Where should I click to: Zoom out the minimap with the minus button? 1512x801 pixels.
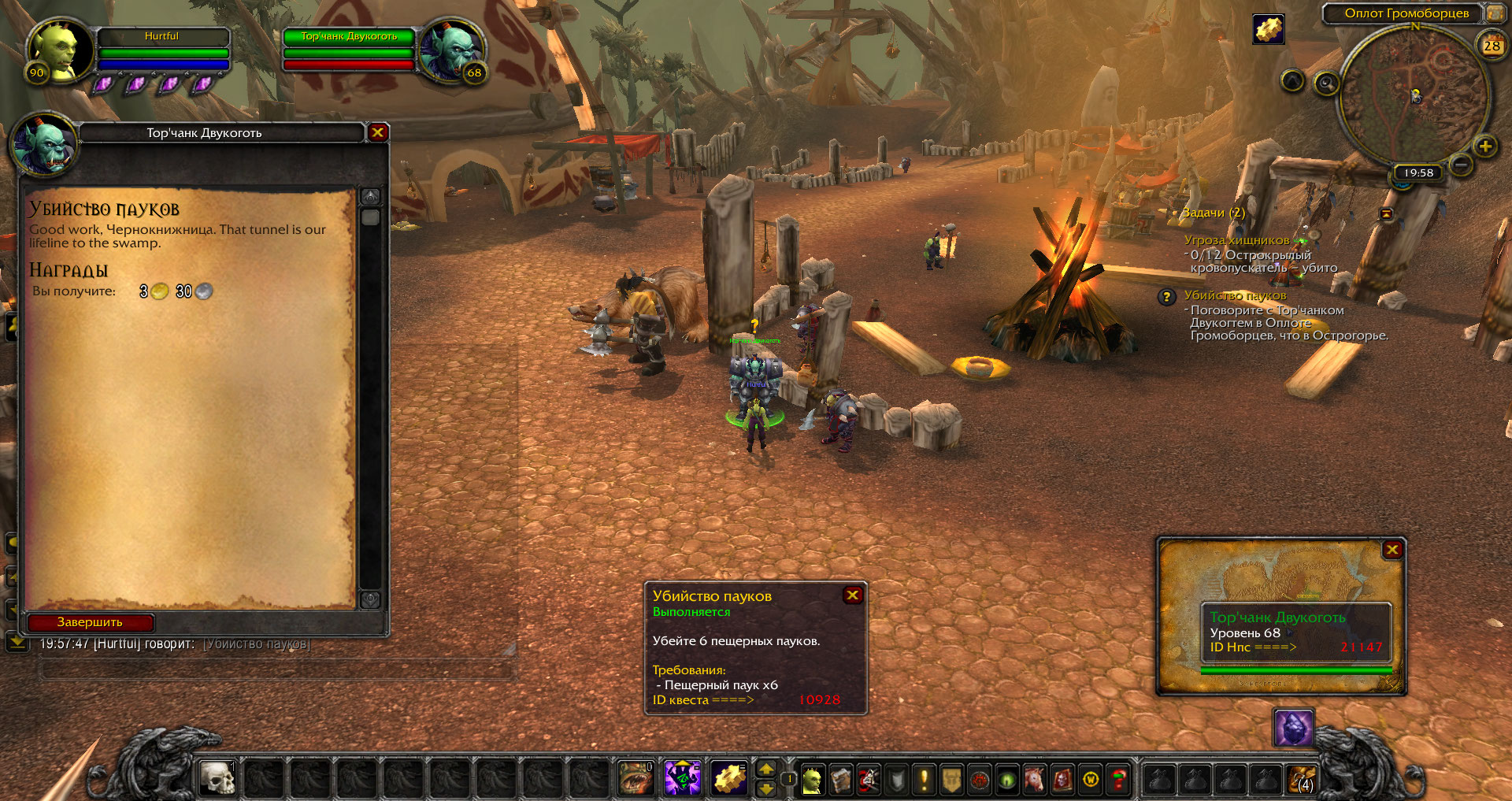coord(1461,165)
